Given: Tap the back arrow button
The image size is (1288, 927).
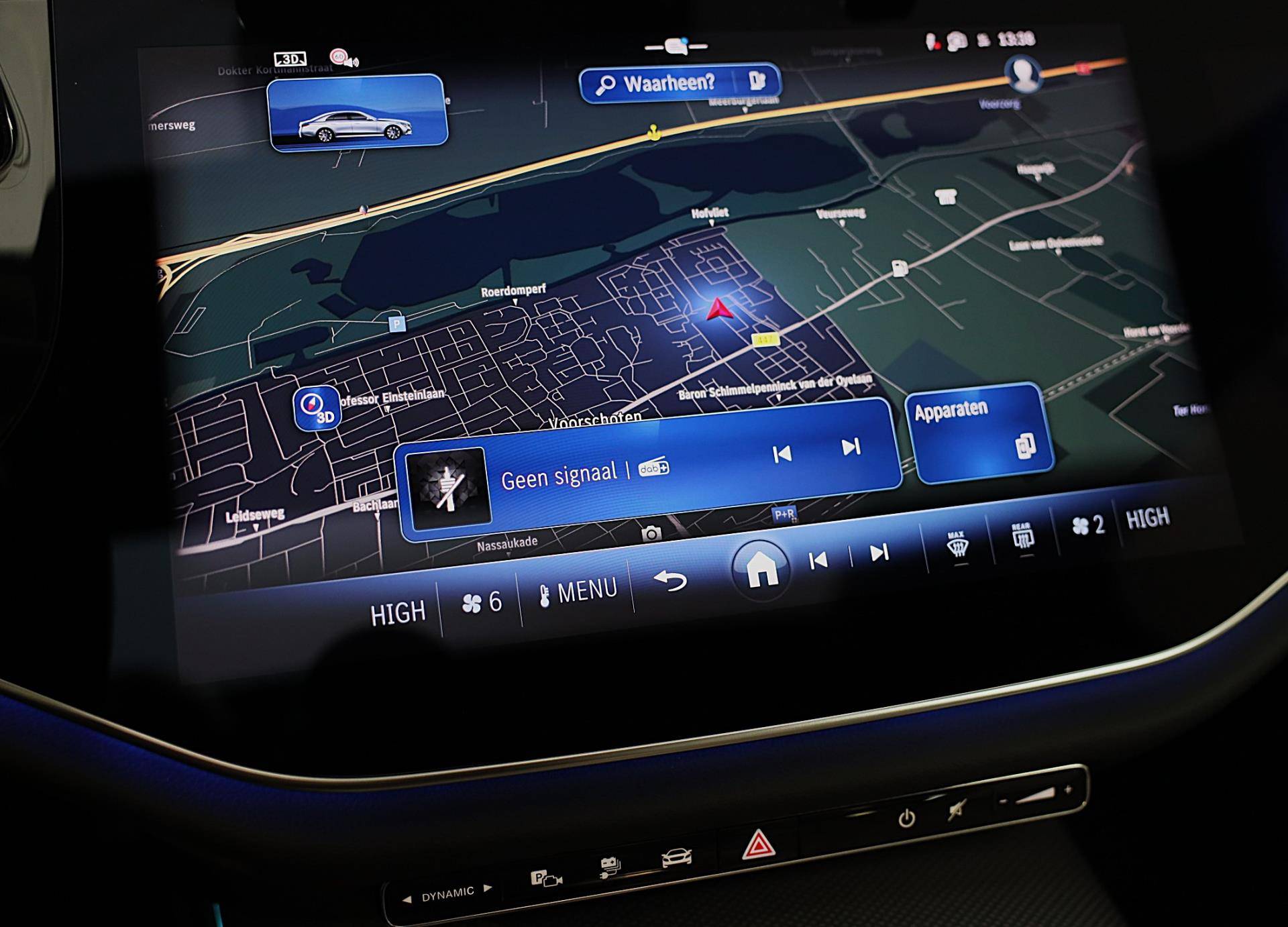Looking at the screenshot, I should [x=669, y=581].
